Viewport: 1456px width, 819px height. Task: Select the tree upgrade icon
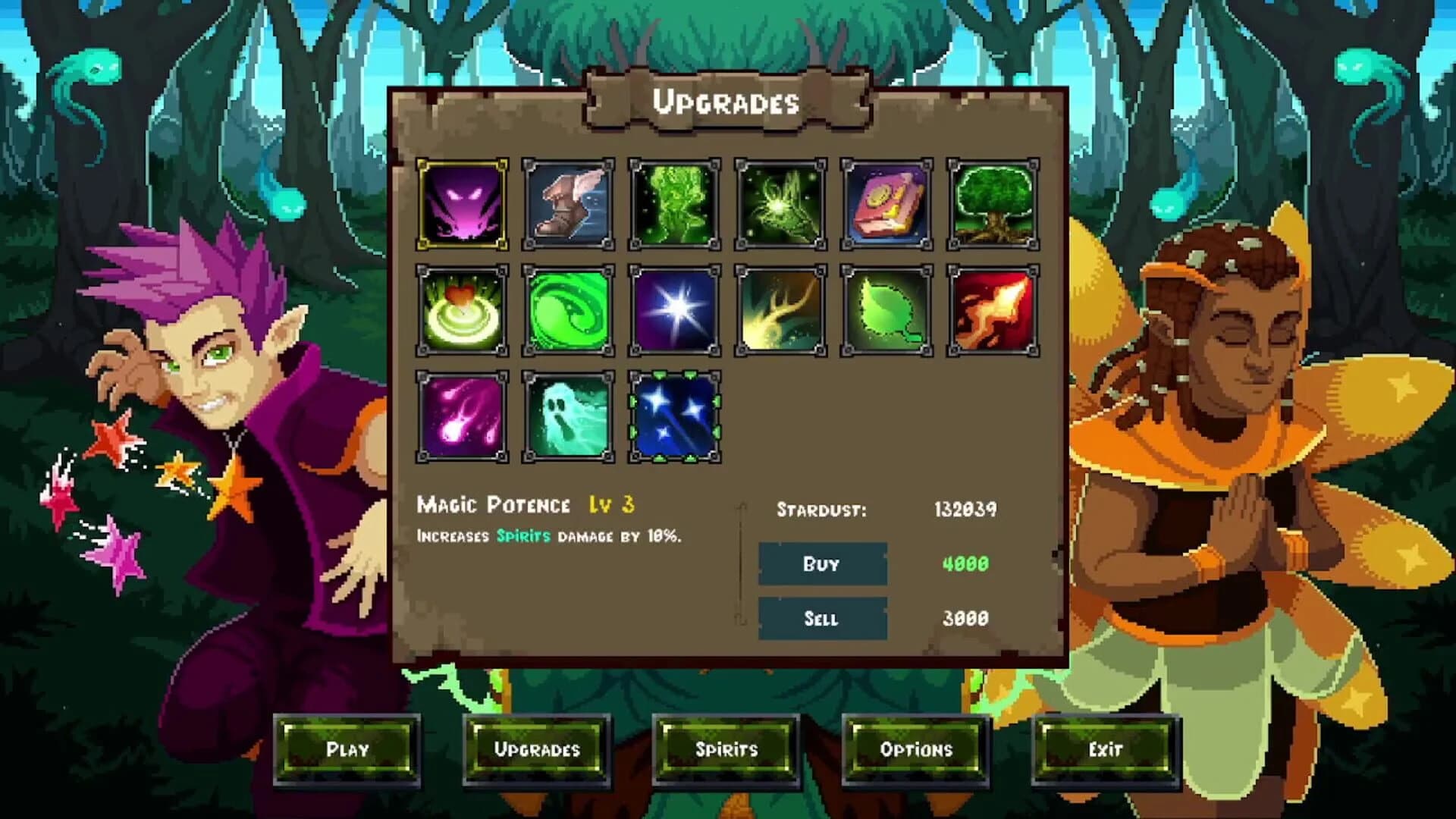click(x=992, y=205)
